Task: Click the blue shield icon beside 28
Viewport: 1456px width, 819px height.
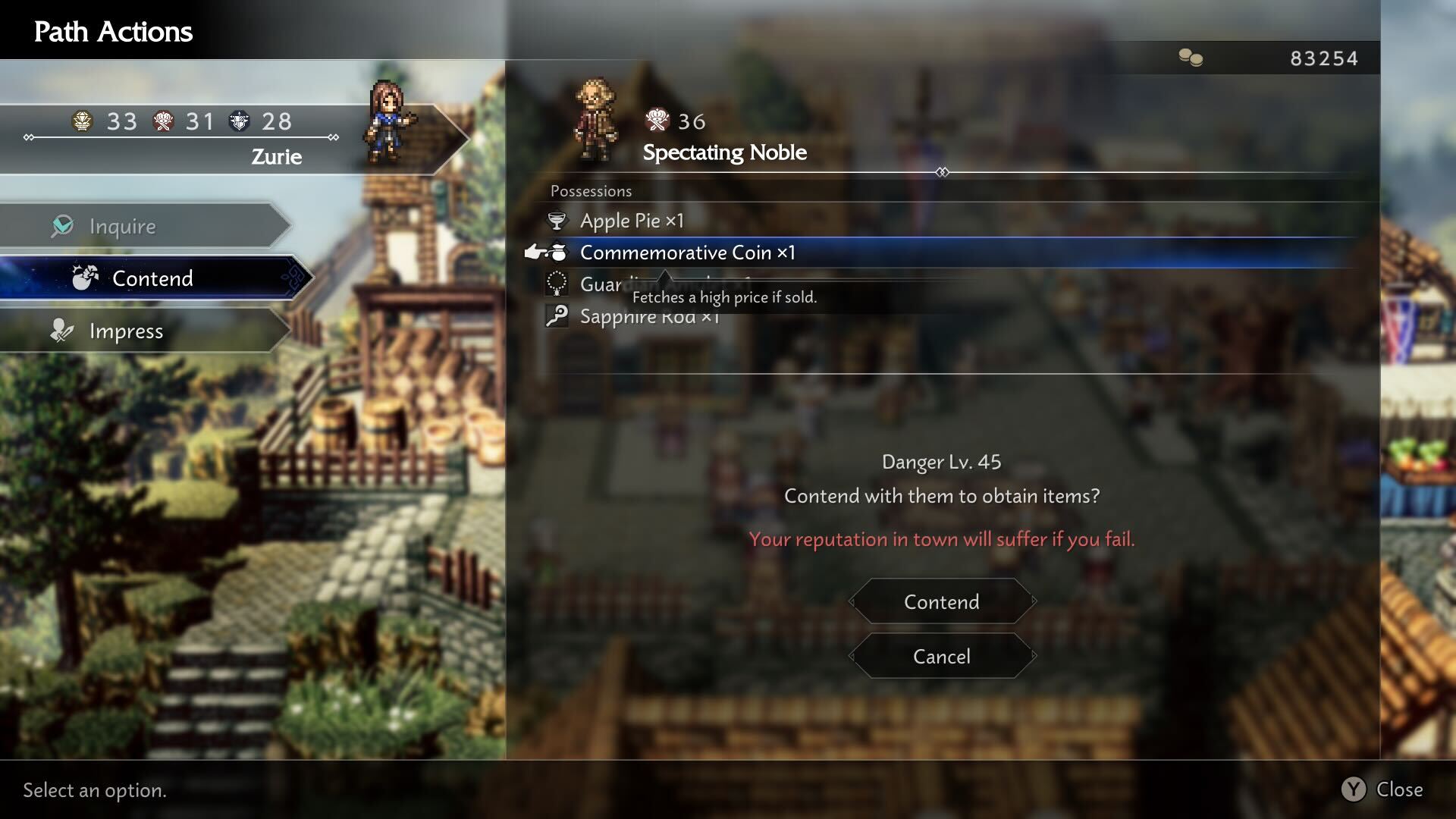Action: coord(241,121)
